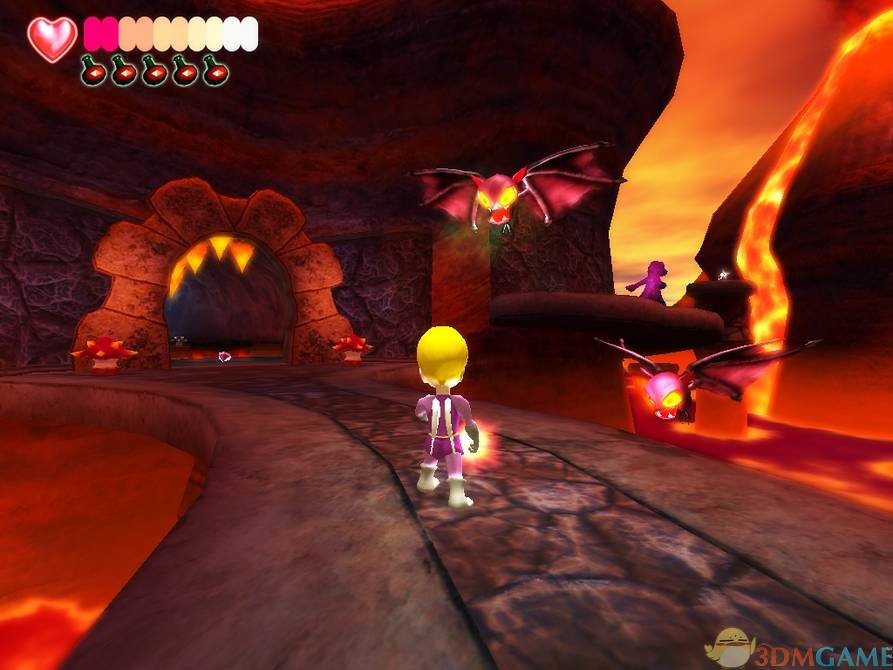Click the pink heart life icon
Viewport: 893px width, 670px height.
(x=52, y=38)
